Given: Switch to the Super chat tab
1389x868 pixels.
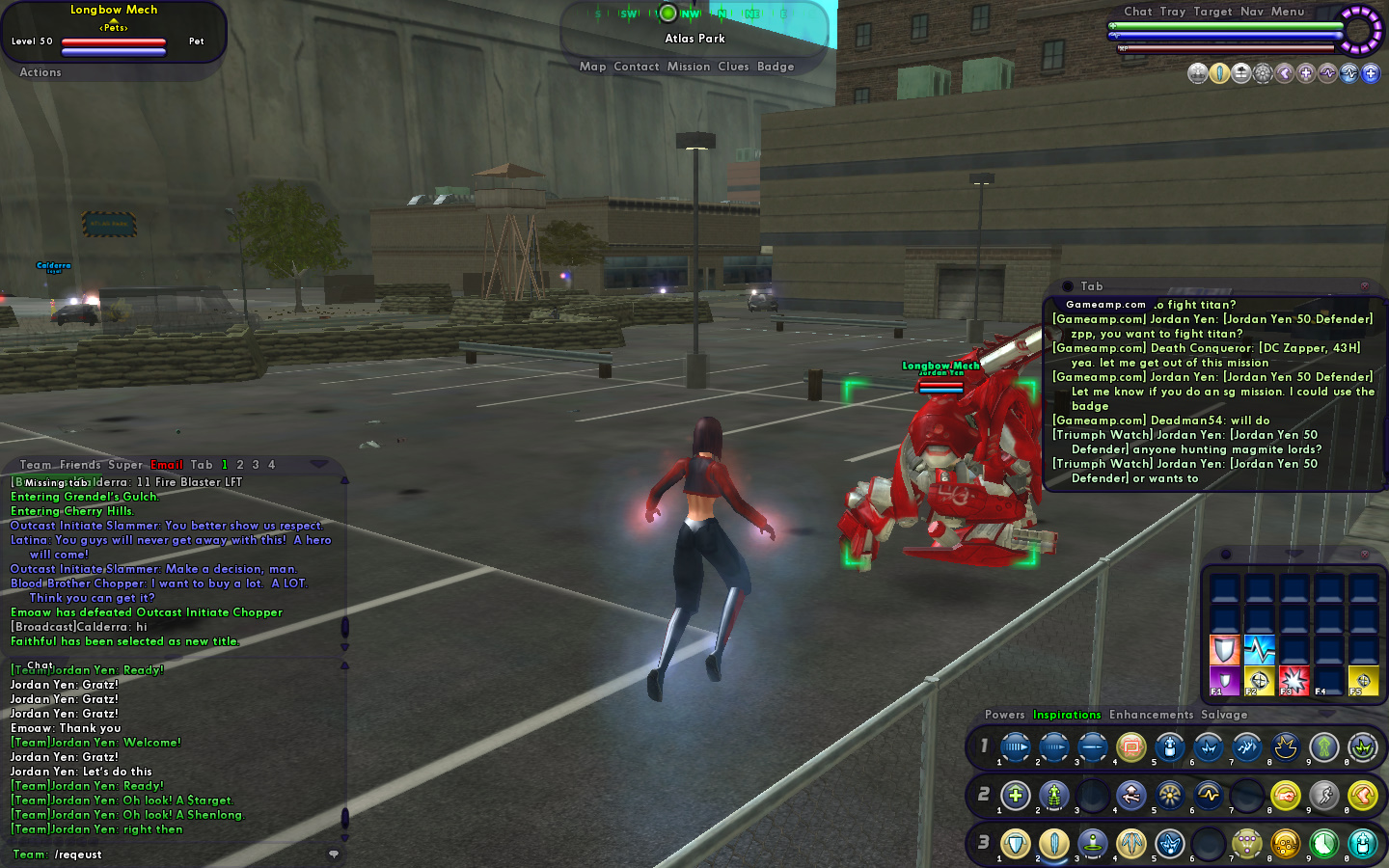Looking at the screenshot, I should click(125, 465).
